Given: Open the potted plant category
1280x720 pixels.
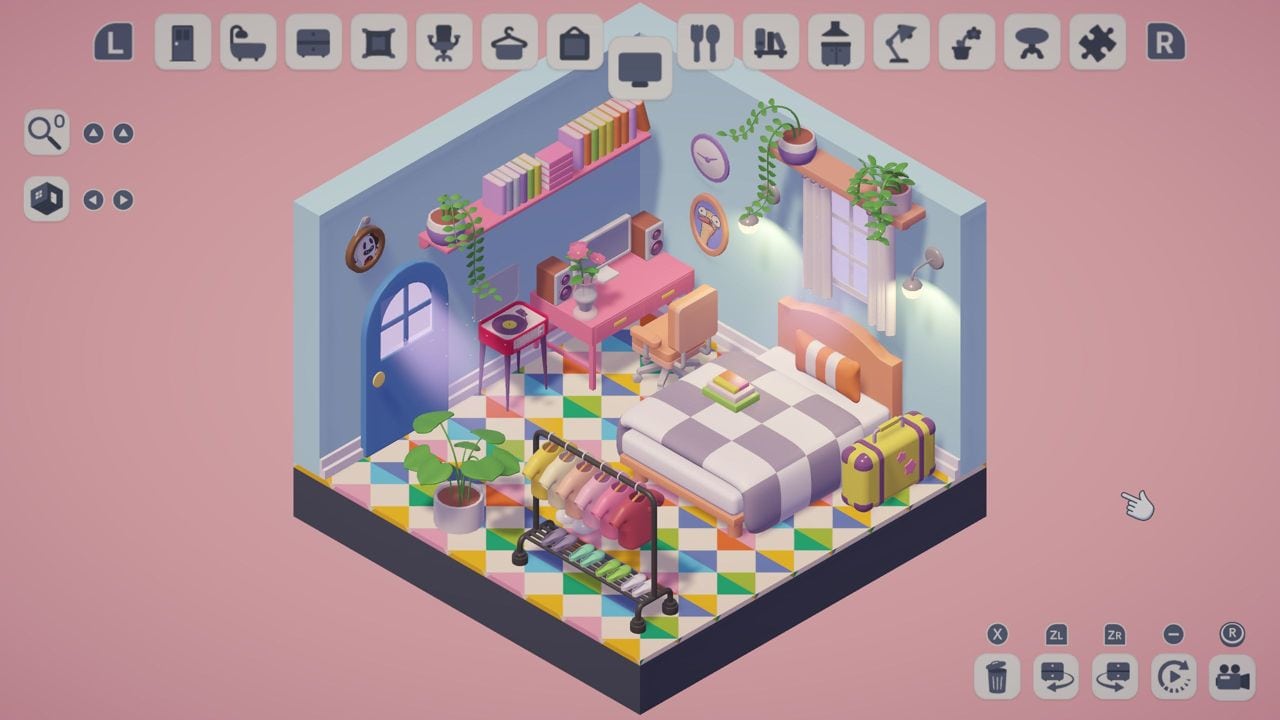Looking at the screenshot, I should [x=966, y=44].
